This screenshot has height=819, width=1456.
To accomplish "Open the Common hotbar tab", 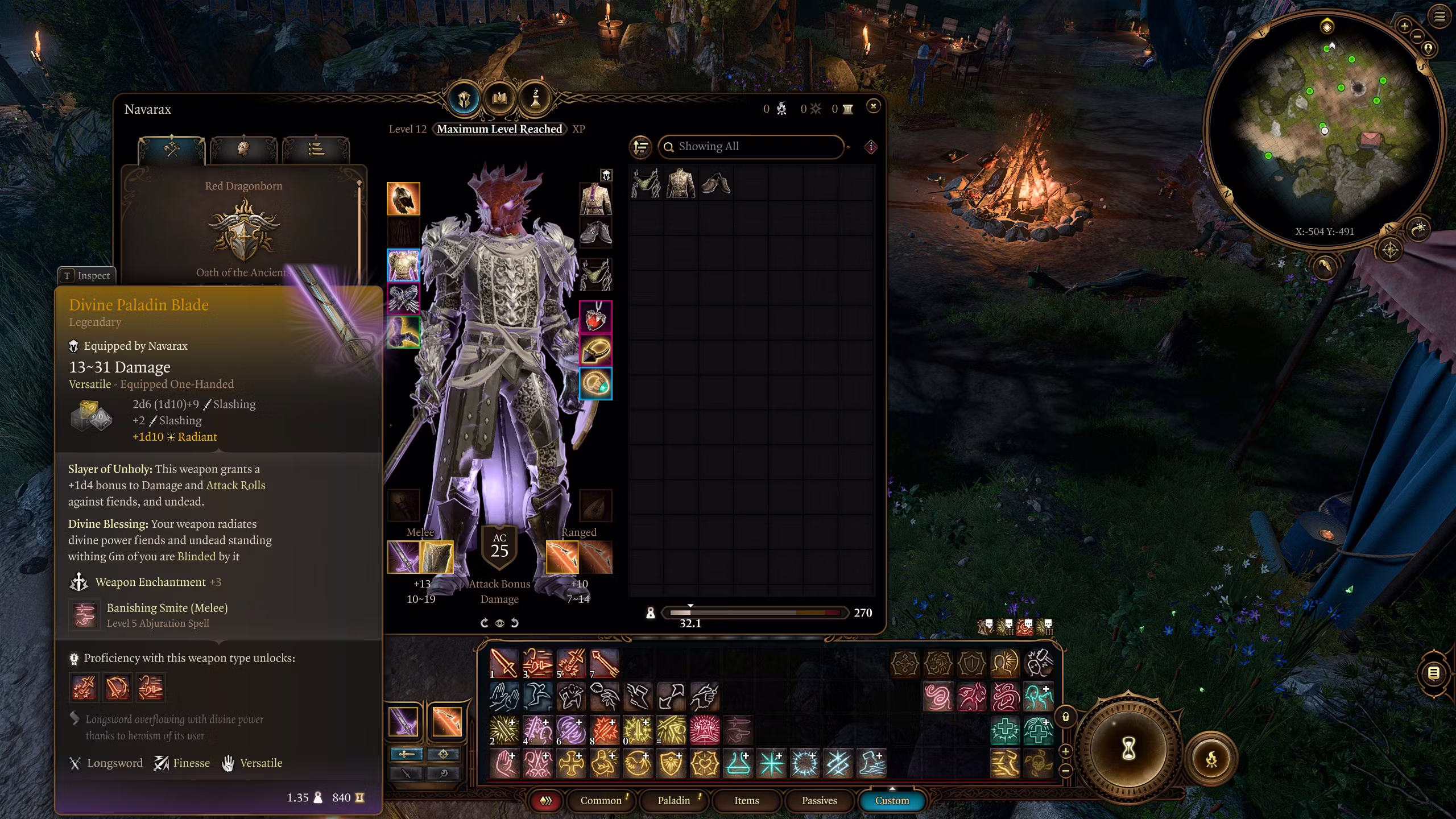I will [601, 800].
